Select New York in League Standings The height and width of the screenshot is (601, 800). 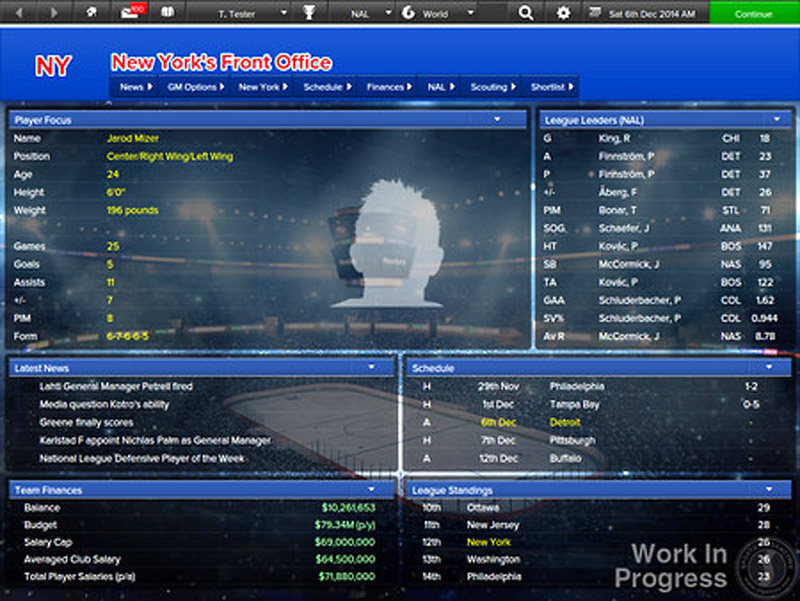[489, 542]
